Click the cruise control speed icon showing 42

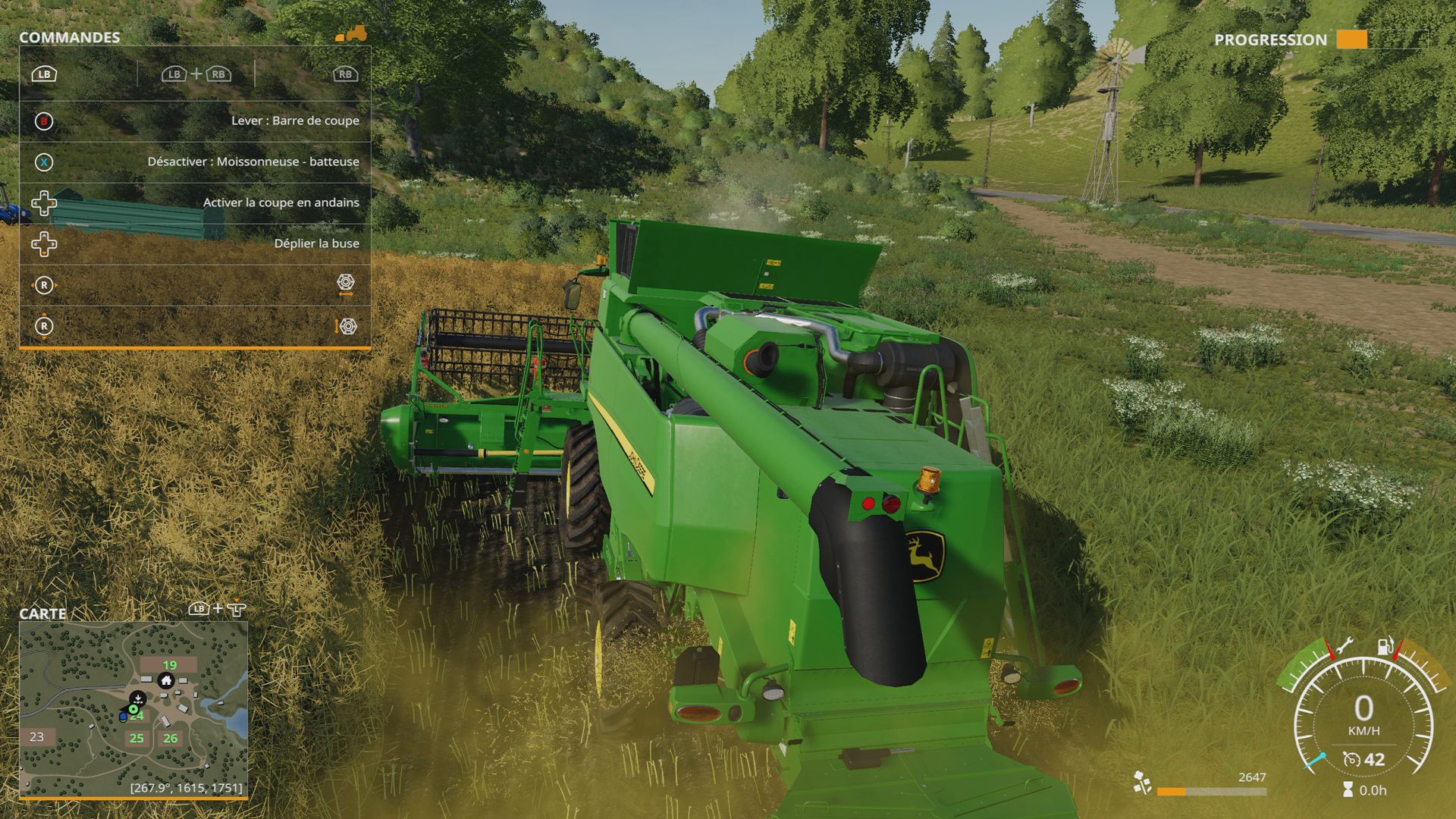1352,760
